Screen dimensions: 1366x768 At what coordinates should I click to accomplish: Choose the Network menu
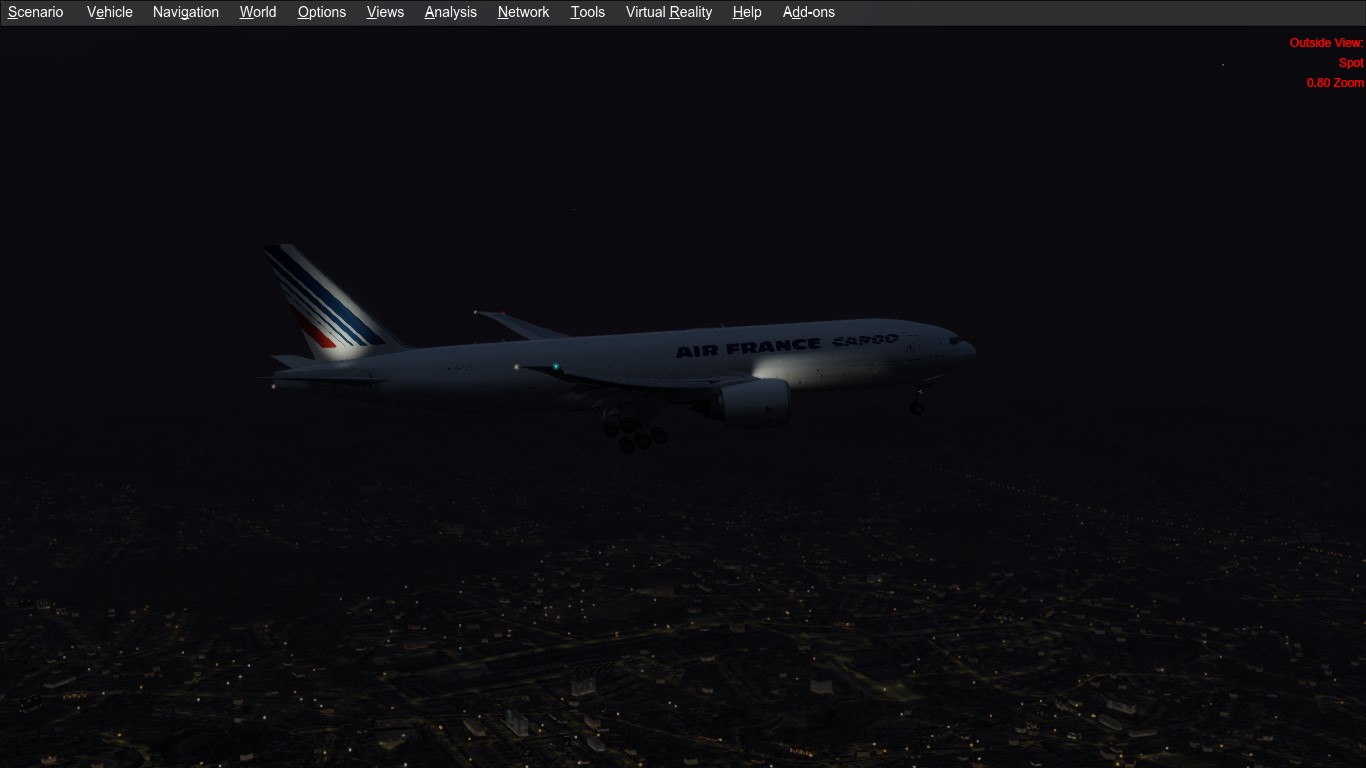524,12
